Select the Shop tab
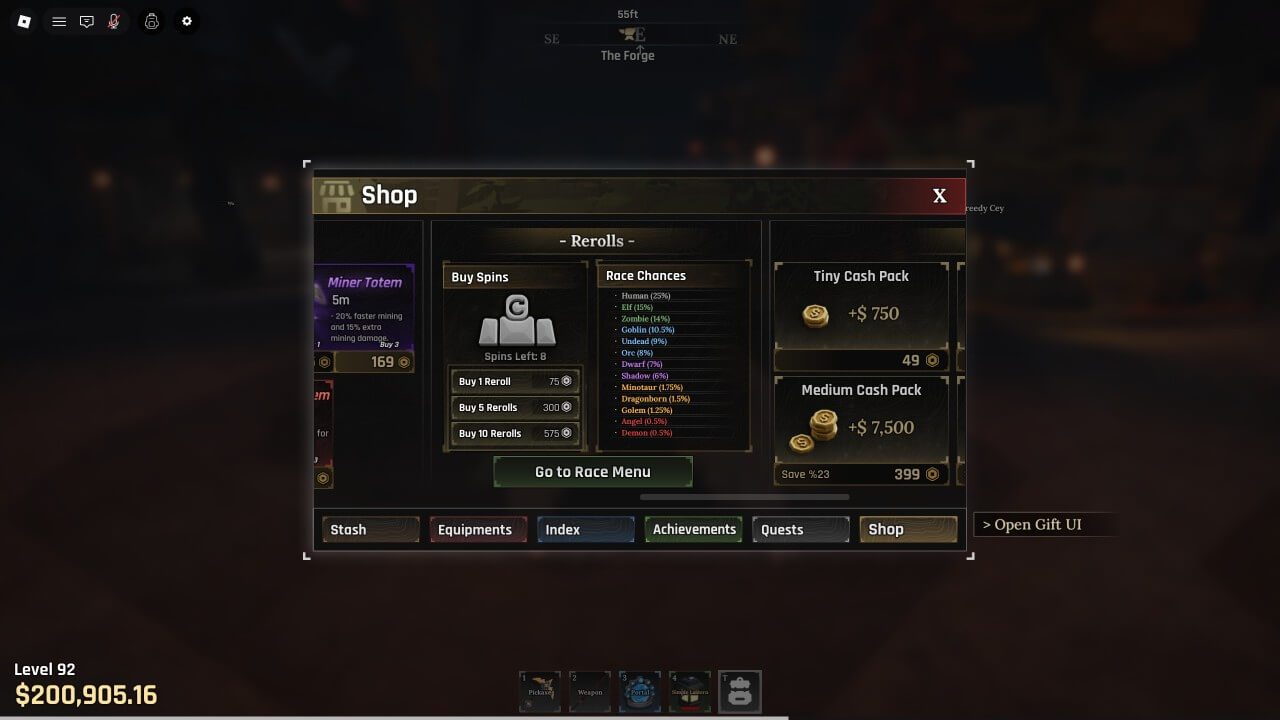1280x720 pixels. pyautogui.click(x=908, y=529)
